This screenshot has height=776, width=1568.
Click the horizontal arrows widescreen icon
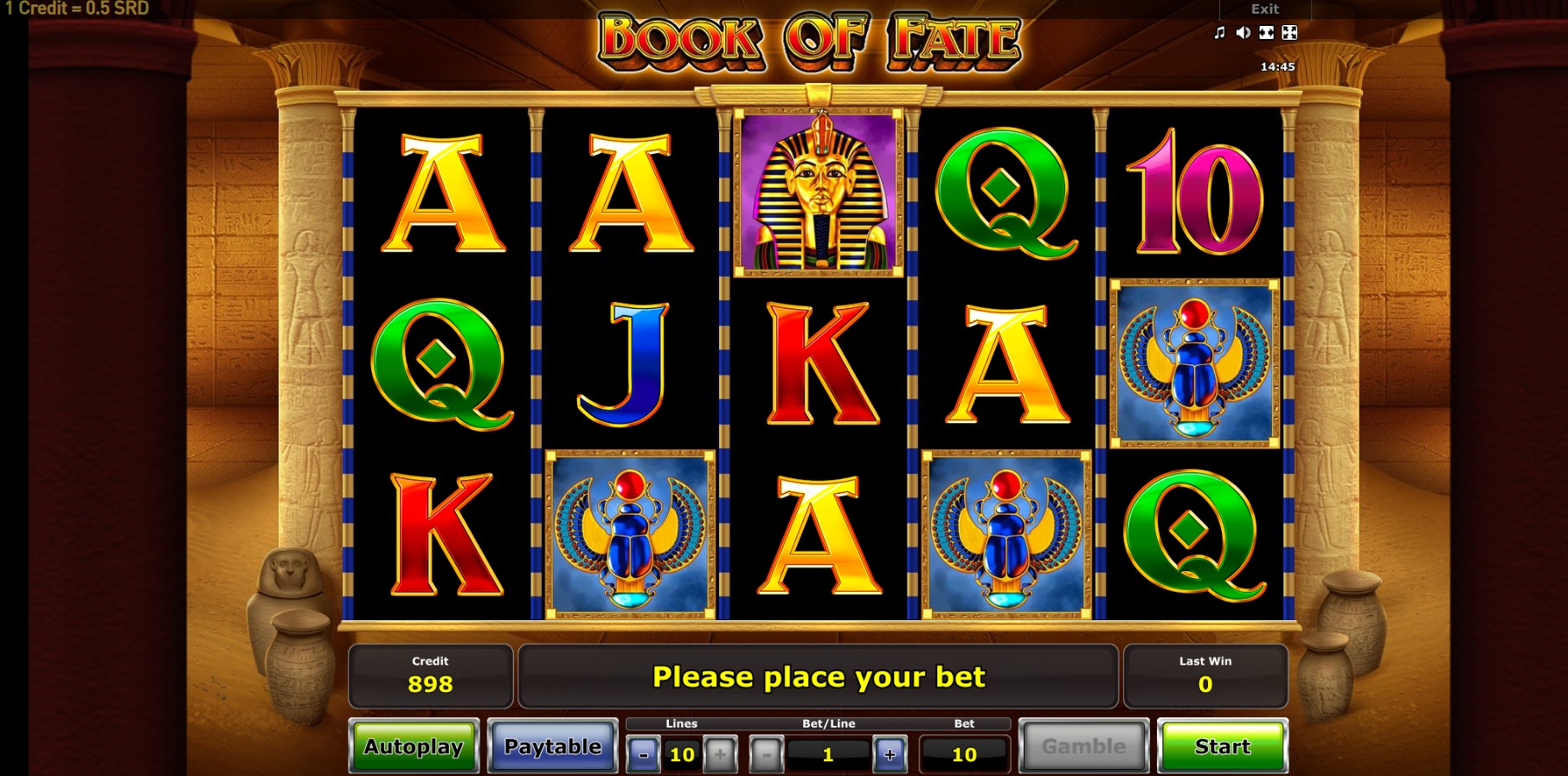(1266, 33)
